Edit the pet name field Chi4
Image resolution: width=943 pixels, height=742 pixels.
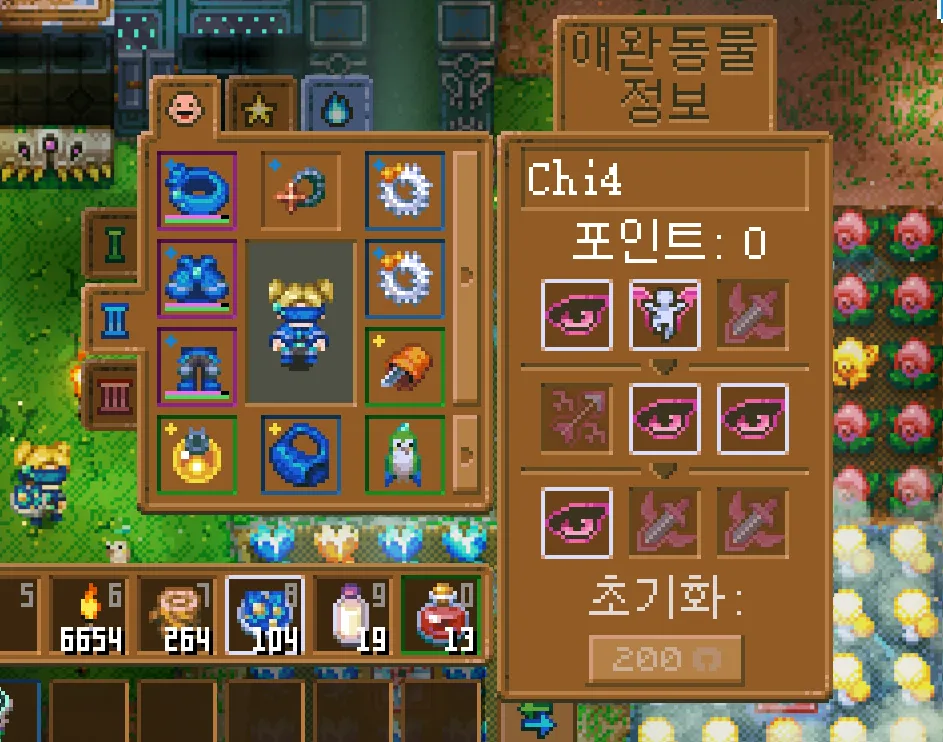click(664, 179)
